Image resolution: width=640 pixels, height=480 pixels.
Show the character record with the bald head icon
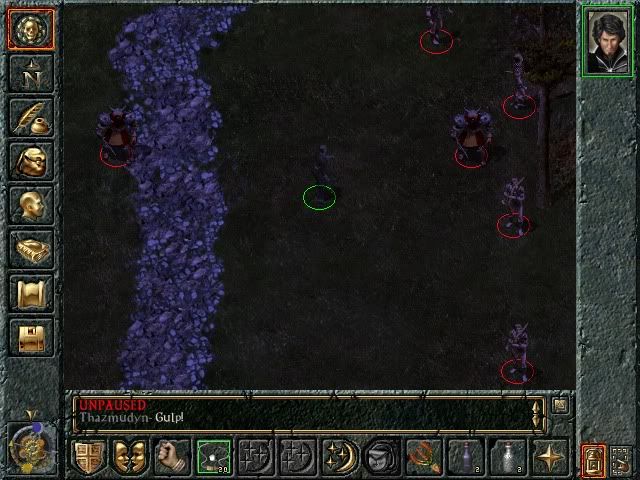tap(30, 204)
